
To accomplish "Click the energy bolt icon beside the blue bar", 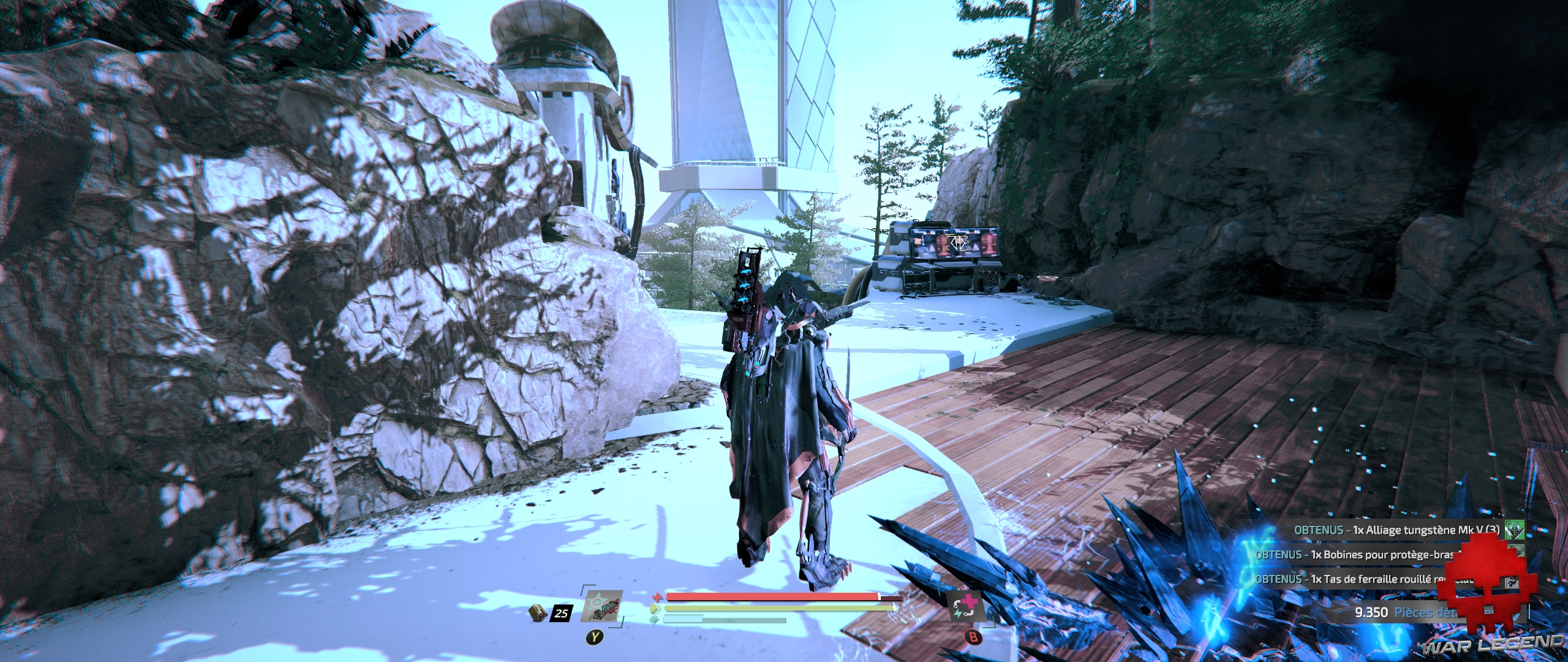I will 654,620.
